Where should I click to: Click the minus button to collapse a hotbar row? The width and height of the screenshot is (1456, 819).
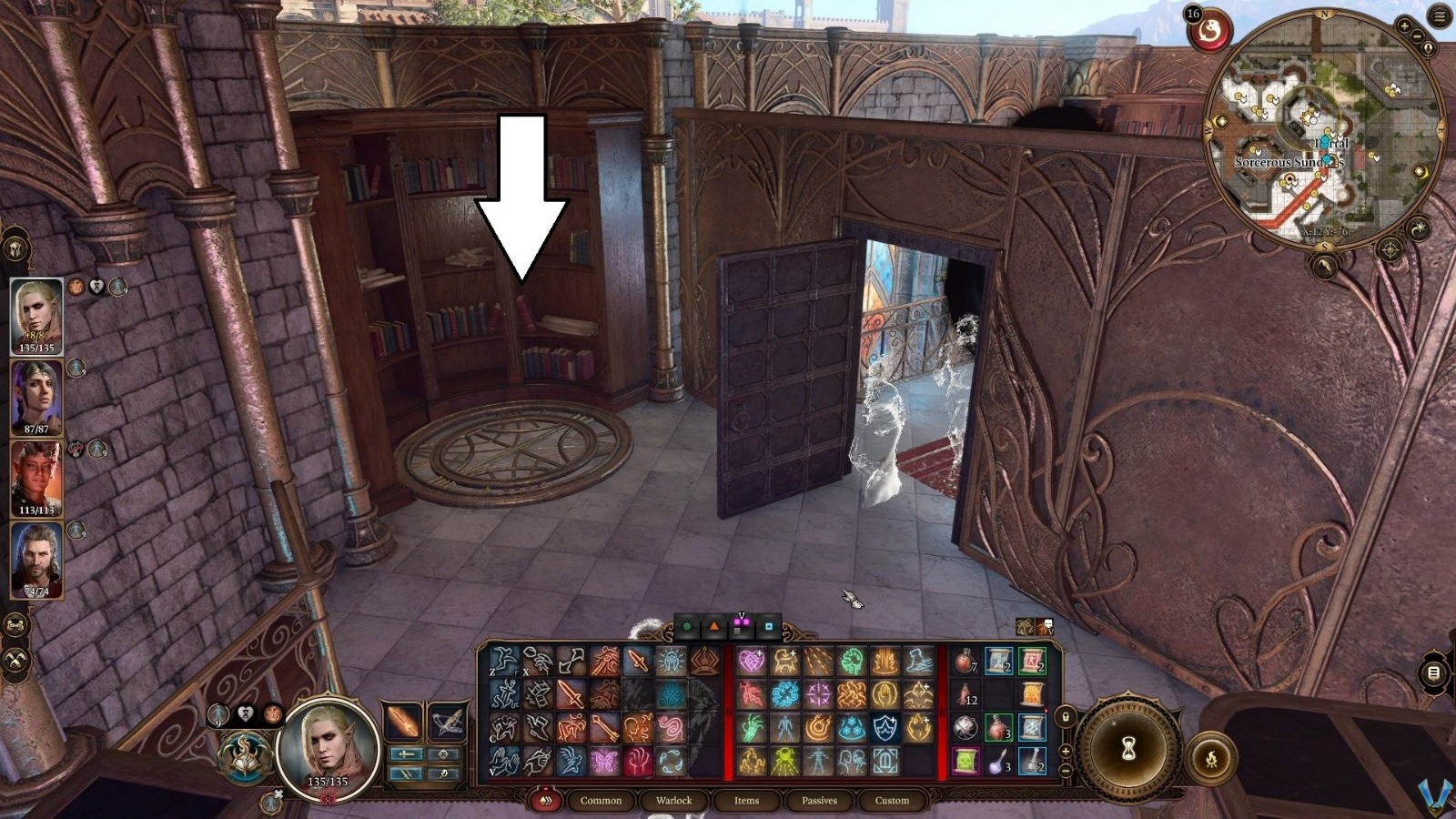point(1066,770)
